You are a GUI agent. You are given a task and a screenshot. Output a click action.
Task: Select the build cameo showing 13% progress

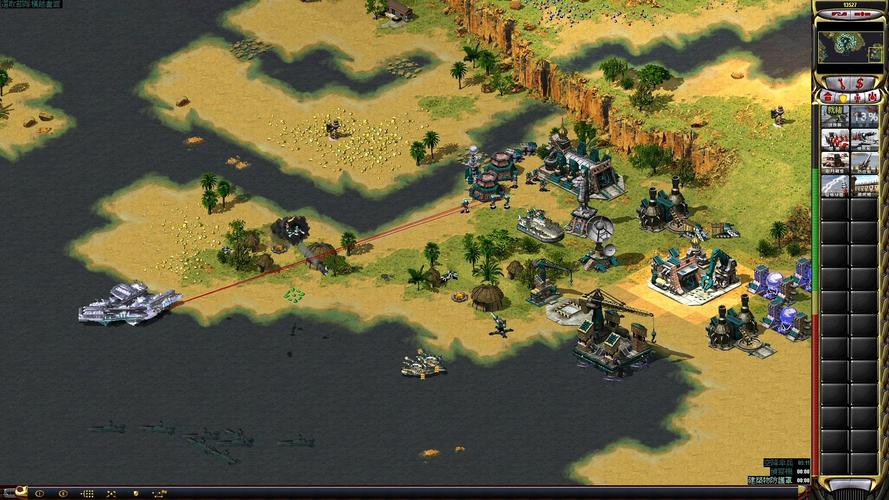point(864,115)
